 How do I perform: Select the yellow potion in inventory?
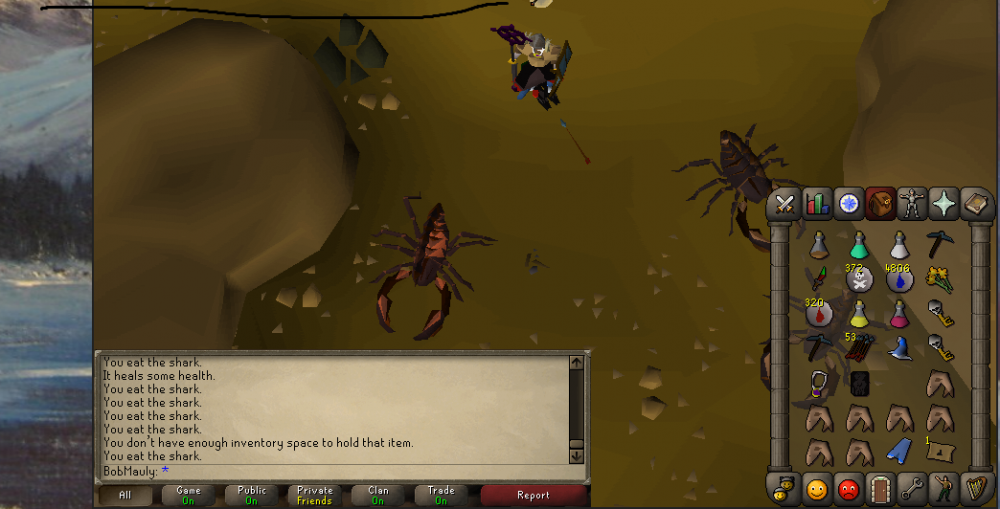pyautogui.click(x=859, y=314)
